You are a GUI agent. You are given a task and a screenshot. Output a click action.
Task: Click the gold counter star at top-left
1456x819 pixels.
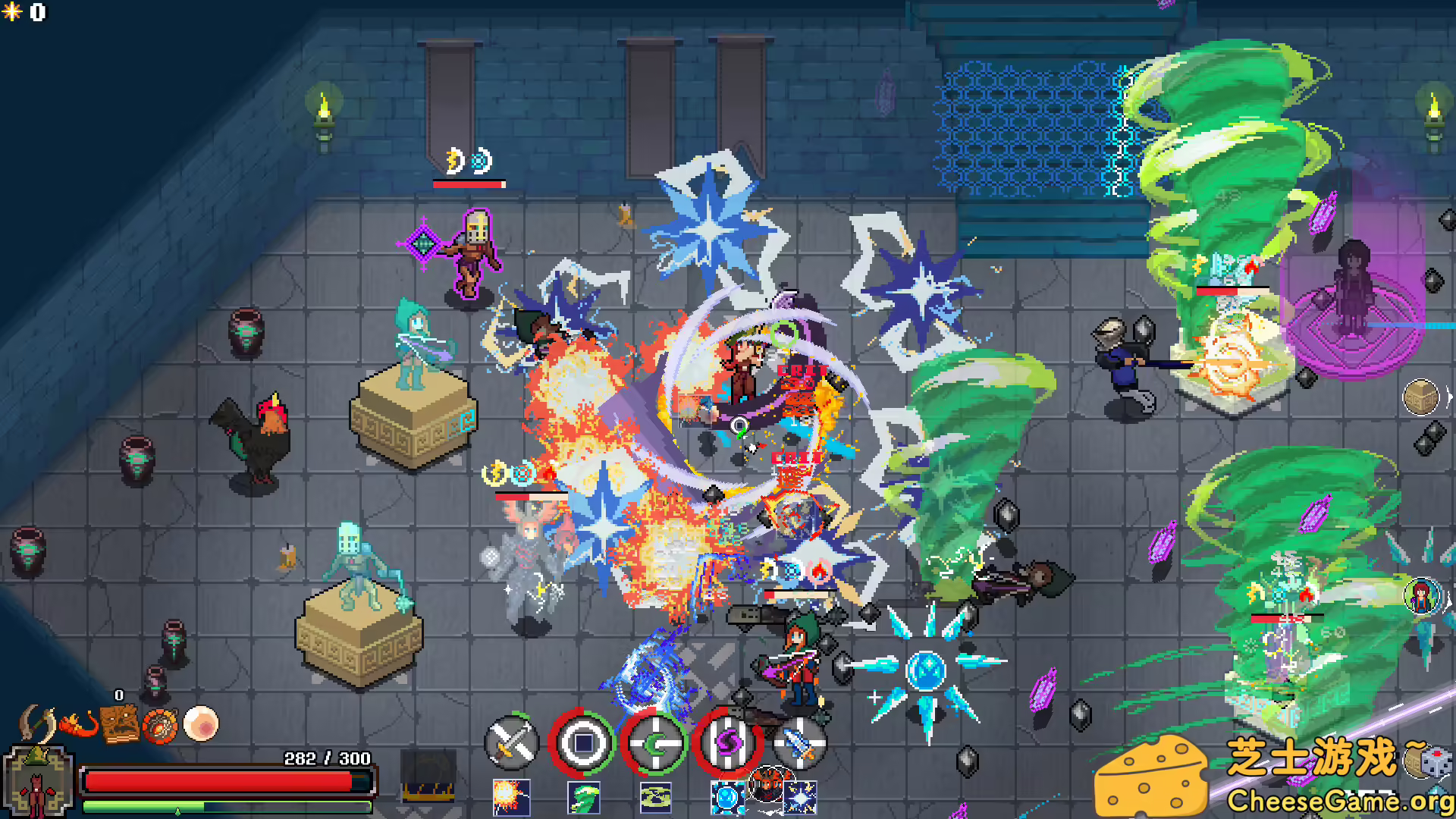(13, 12)
